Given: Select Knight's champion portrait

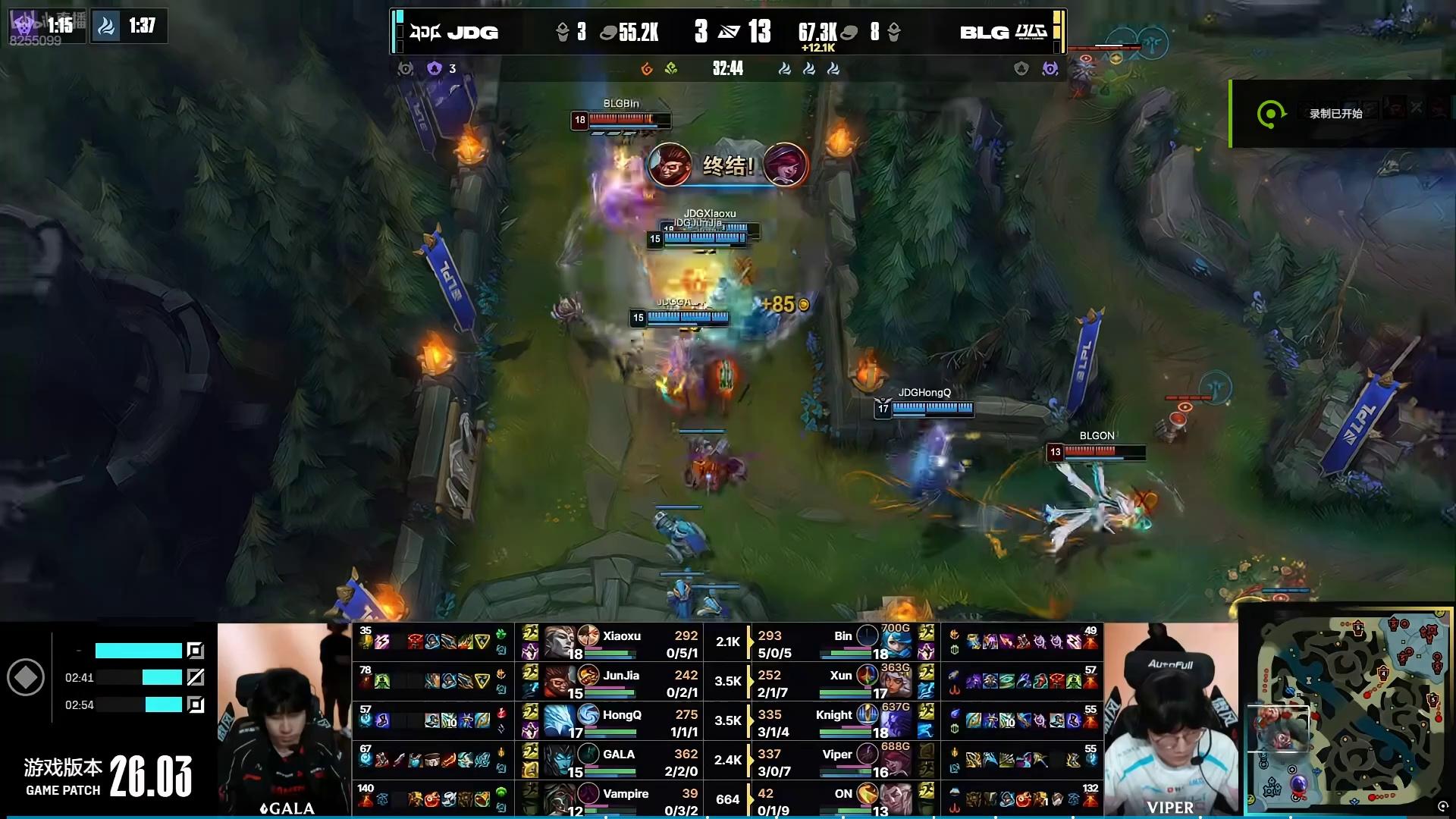Looking at the screenshot, I should point(896,722).
